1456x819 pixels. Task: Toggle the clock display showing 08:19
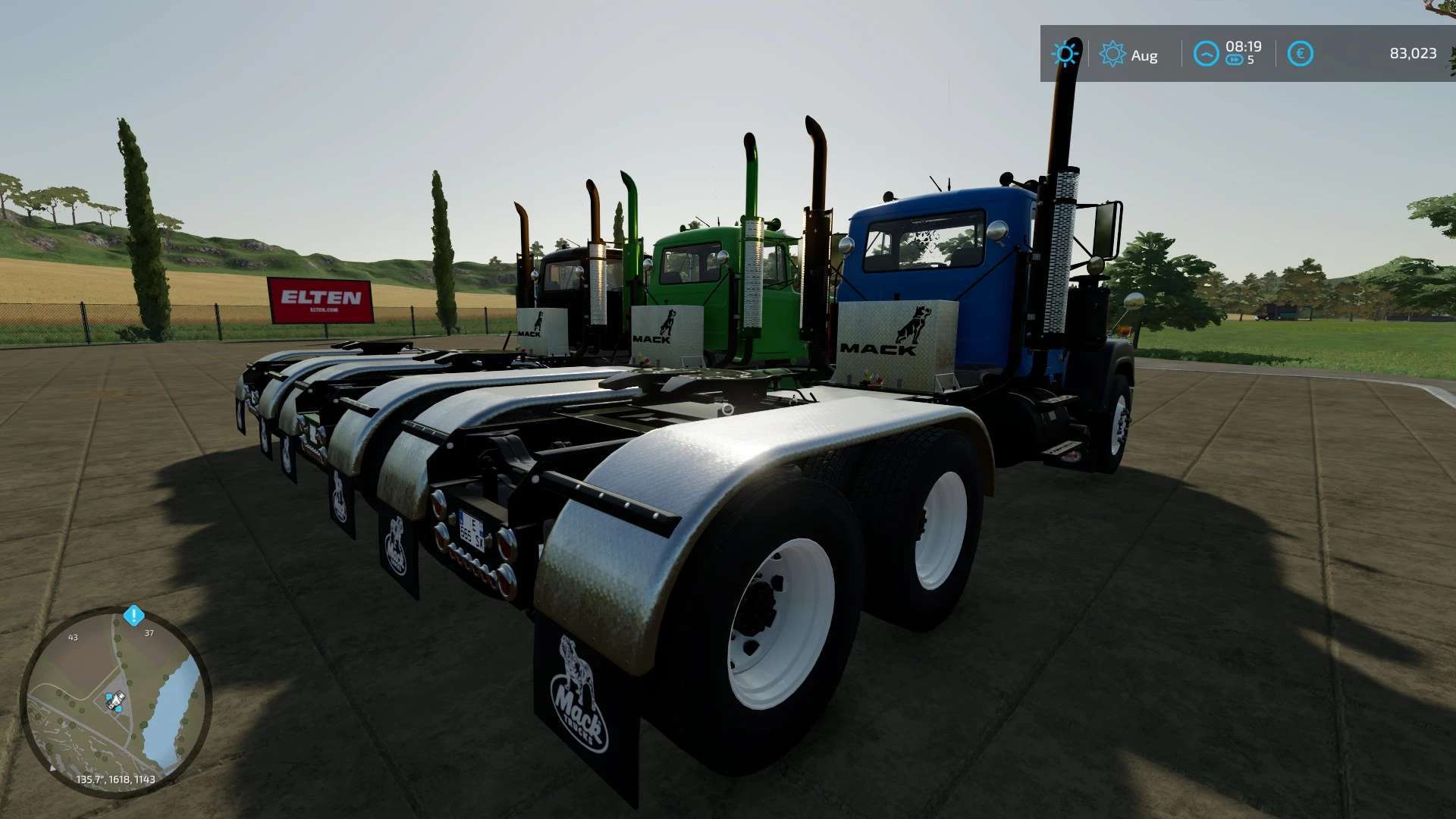pos(1244,48)
